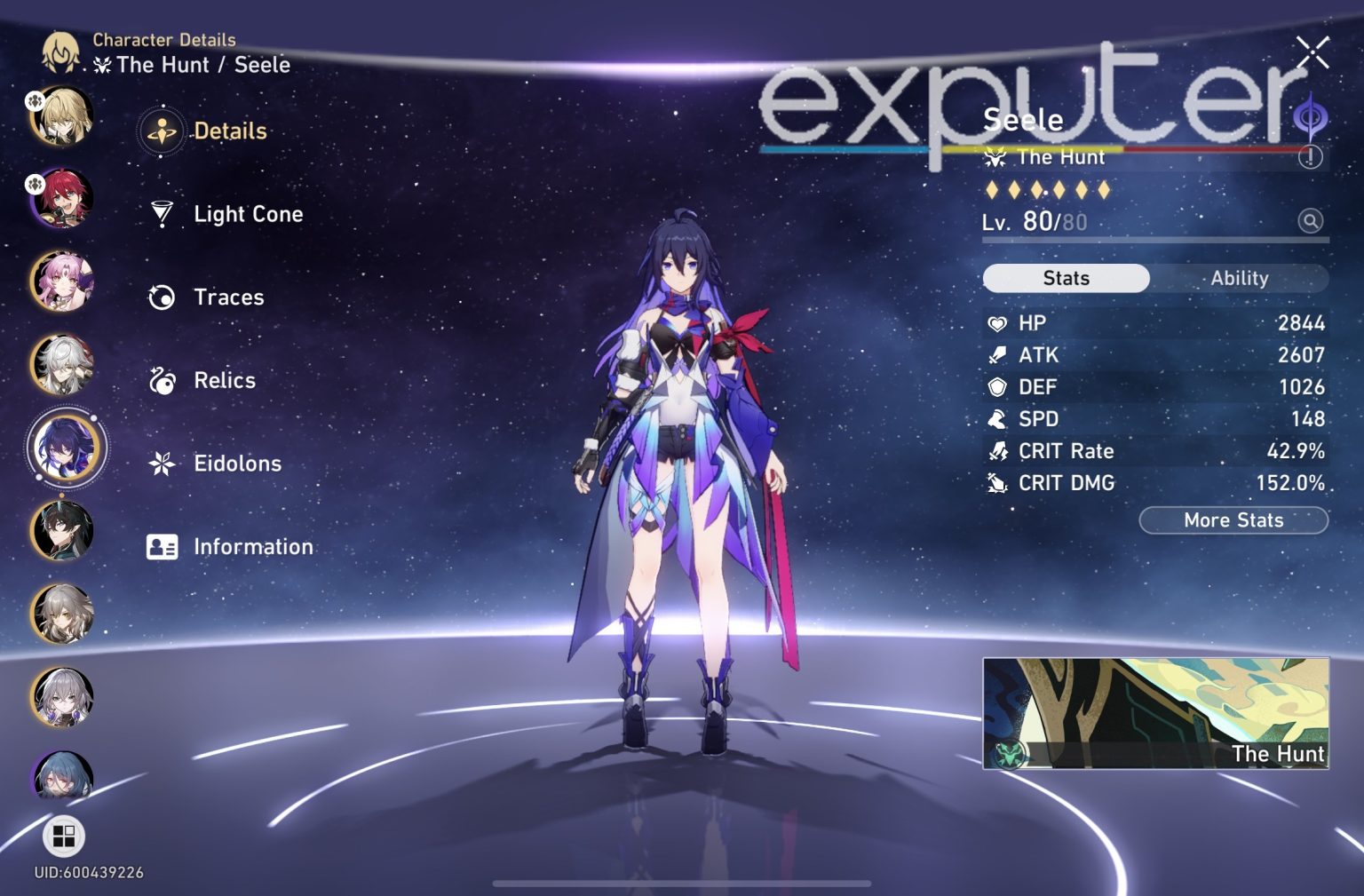Click the exclamation info icon near The Hunt
The height and width of the screenshot is (896, 1364).
pyautogui.click(x=1312, y=158)
